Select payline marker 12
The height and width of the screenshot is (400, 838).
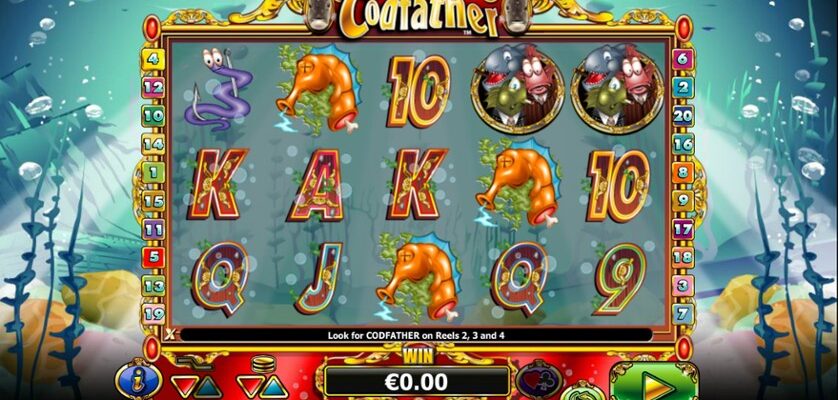point(154,87)
